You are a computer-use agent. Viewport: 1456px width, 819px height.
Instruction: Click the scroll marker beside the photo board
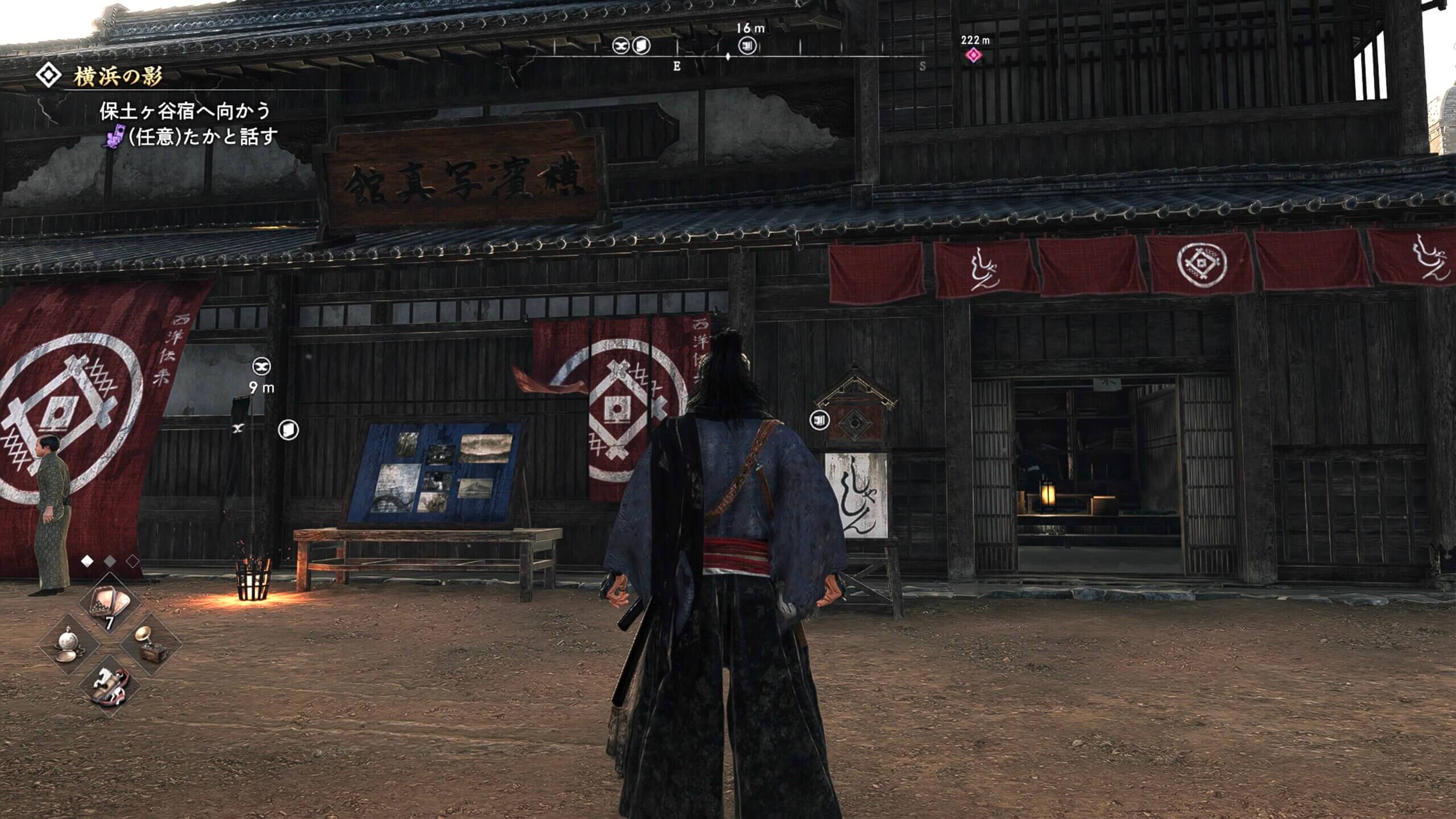[288, 429]
